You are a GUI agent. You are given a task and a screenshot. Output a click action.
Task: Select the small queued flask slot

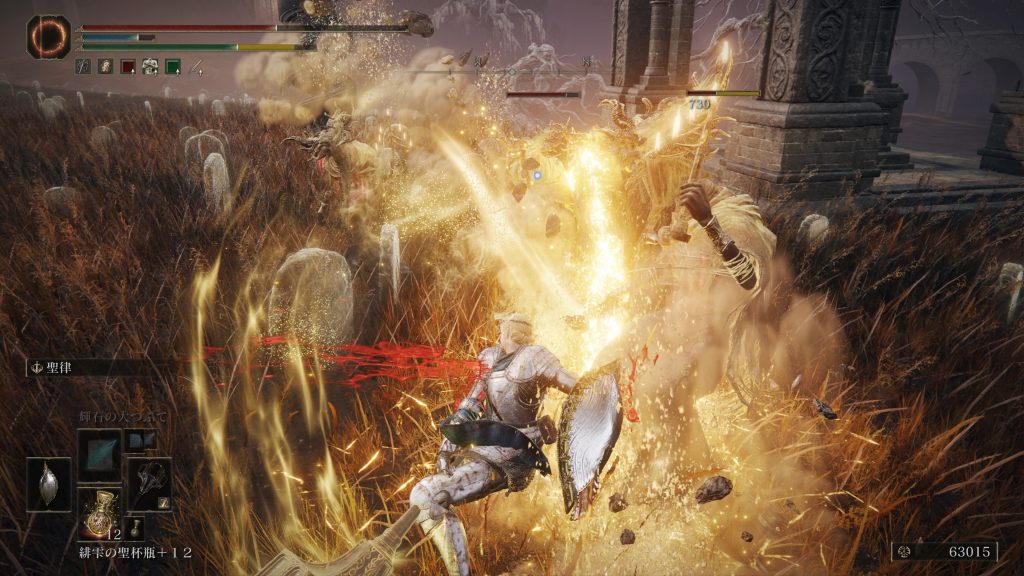click(x=135, y=527)
